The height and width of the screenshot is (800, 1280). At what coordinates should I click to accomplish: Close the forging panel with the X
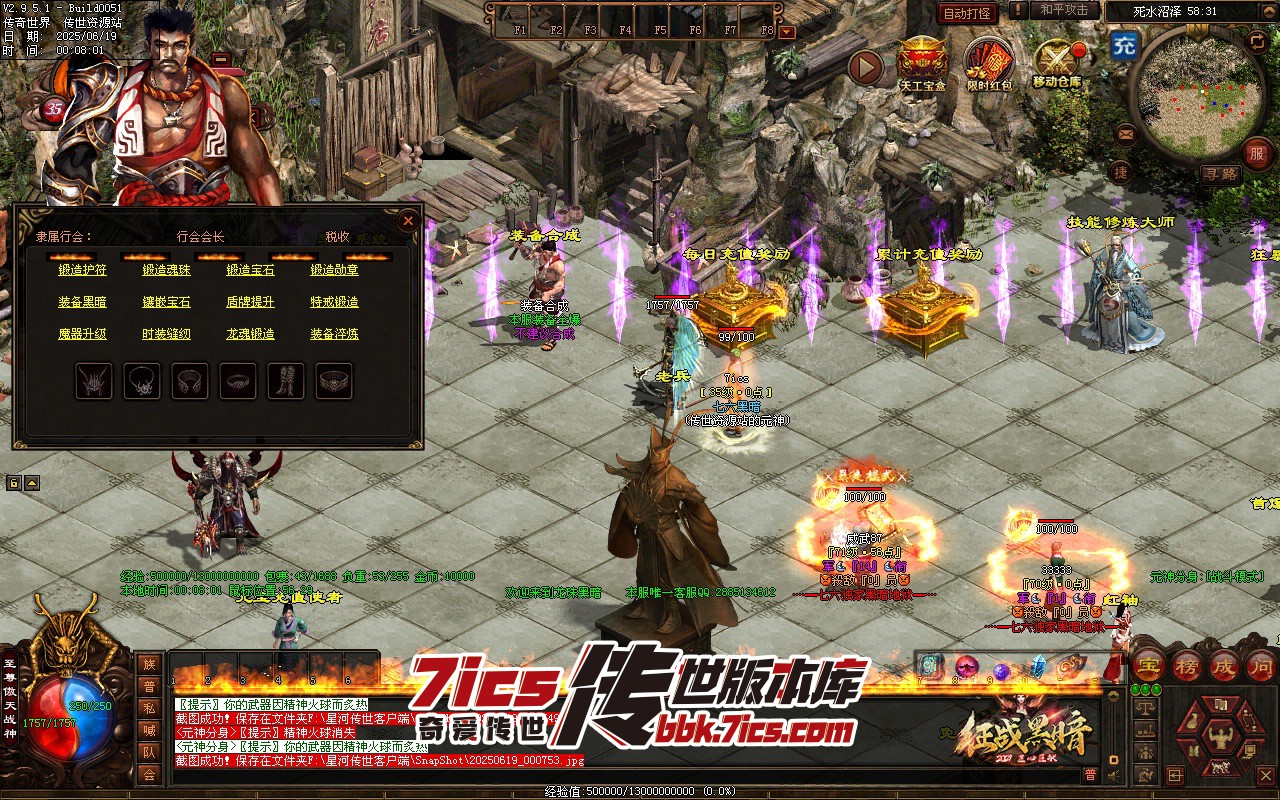(x=408, y=221)
